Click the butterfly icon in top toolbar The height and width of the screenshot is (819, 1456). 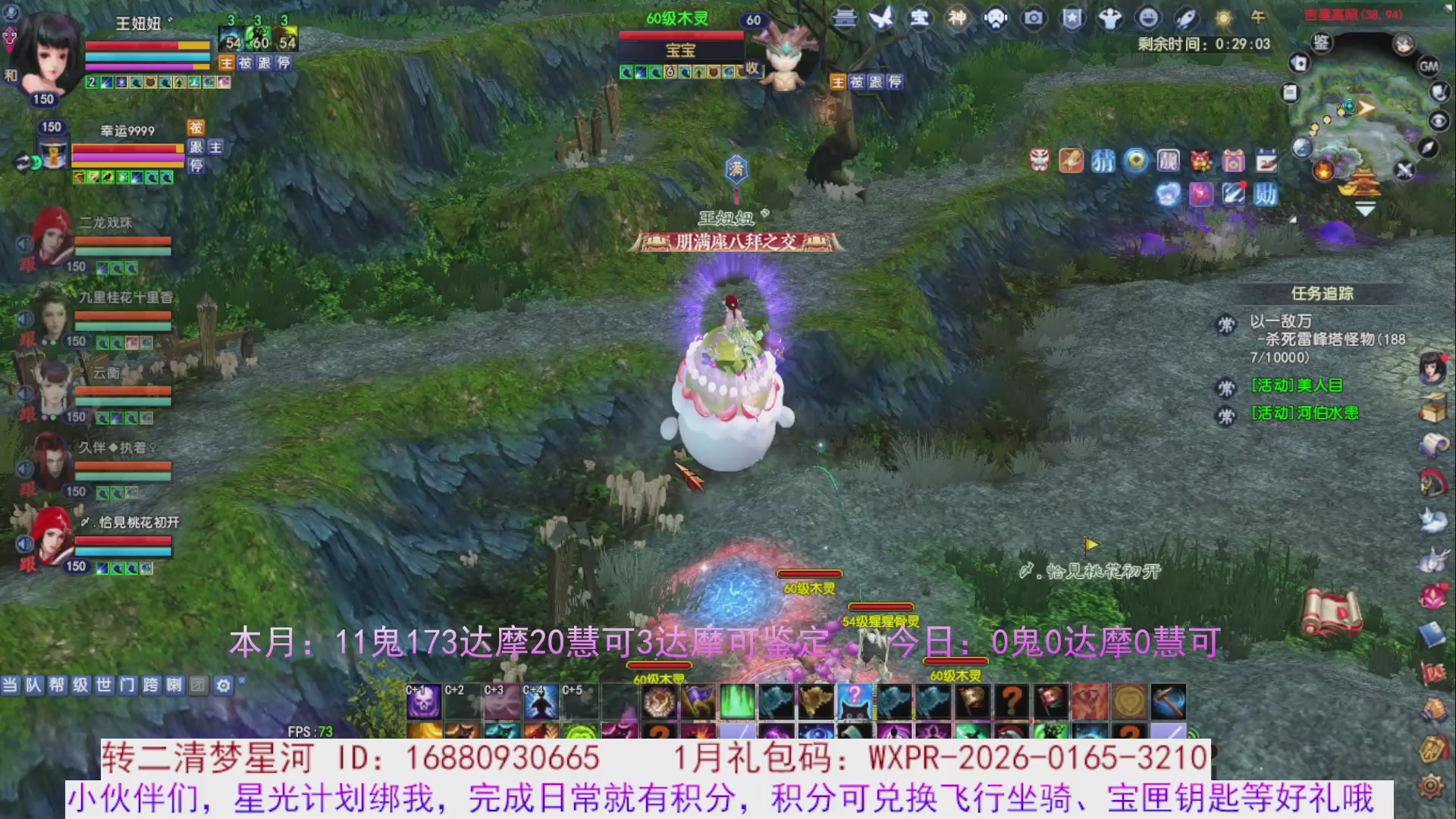[x=882, y=19]
